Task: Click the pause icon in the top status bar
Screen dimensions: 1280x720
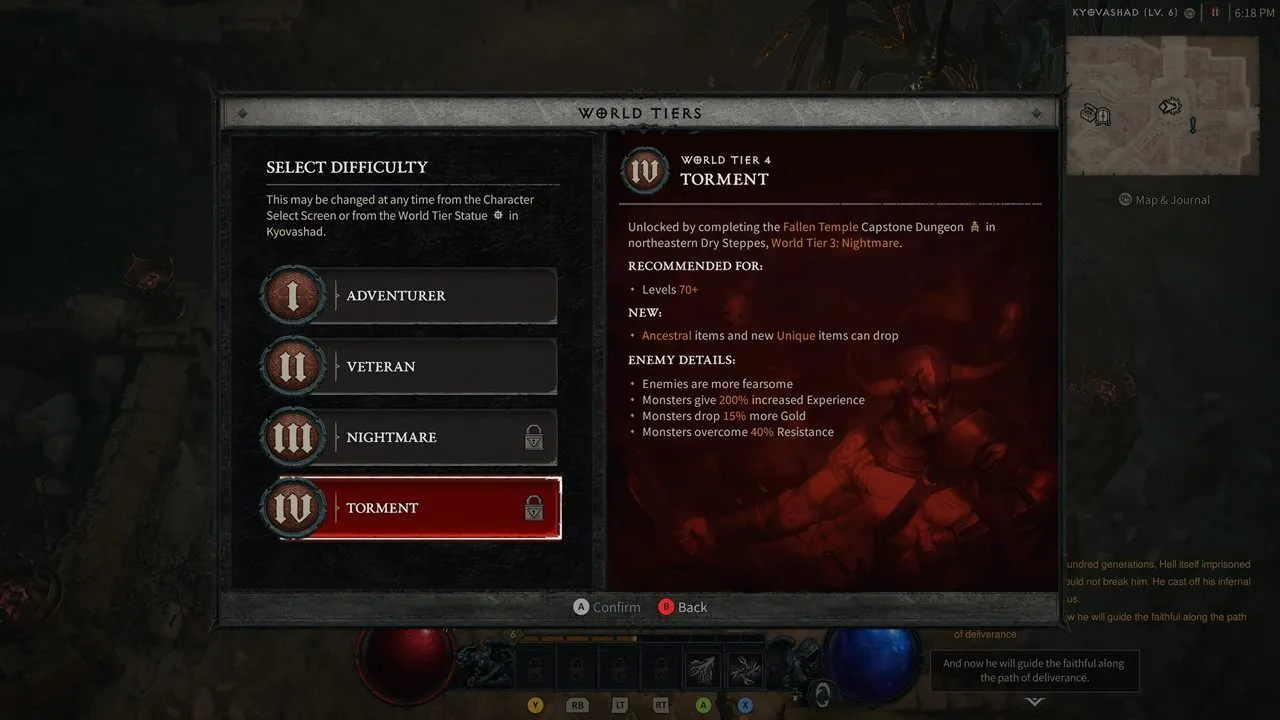Action: click(1215, 13)
